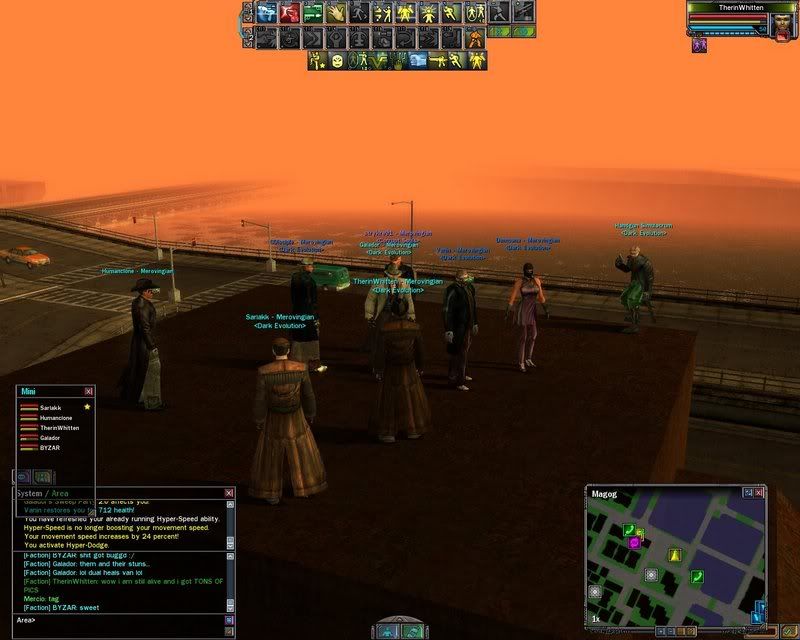800x640 pixels.
Task: Pick Humanclone from the team list
Action: coord(54,418)
